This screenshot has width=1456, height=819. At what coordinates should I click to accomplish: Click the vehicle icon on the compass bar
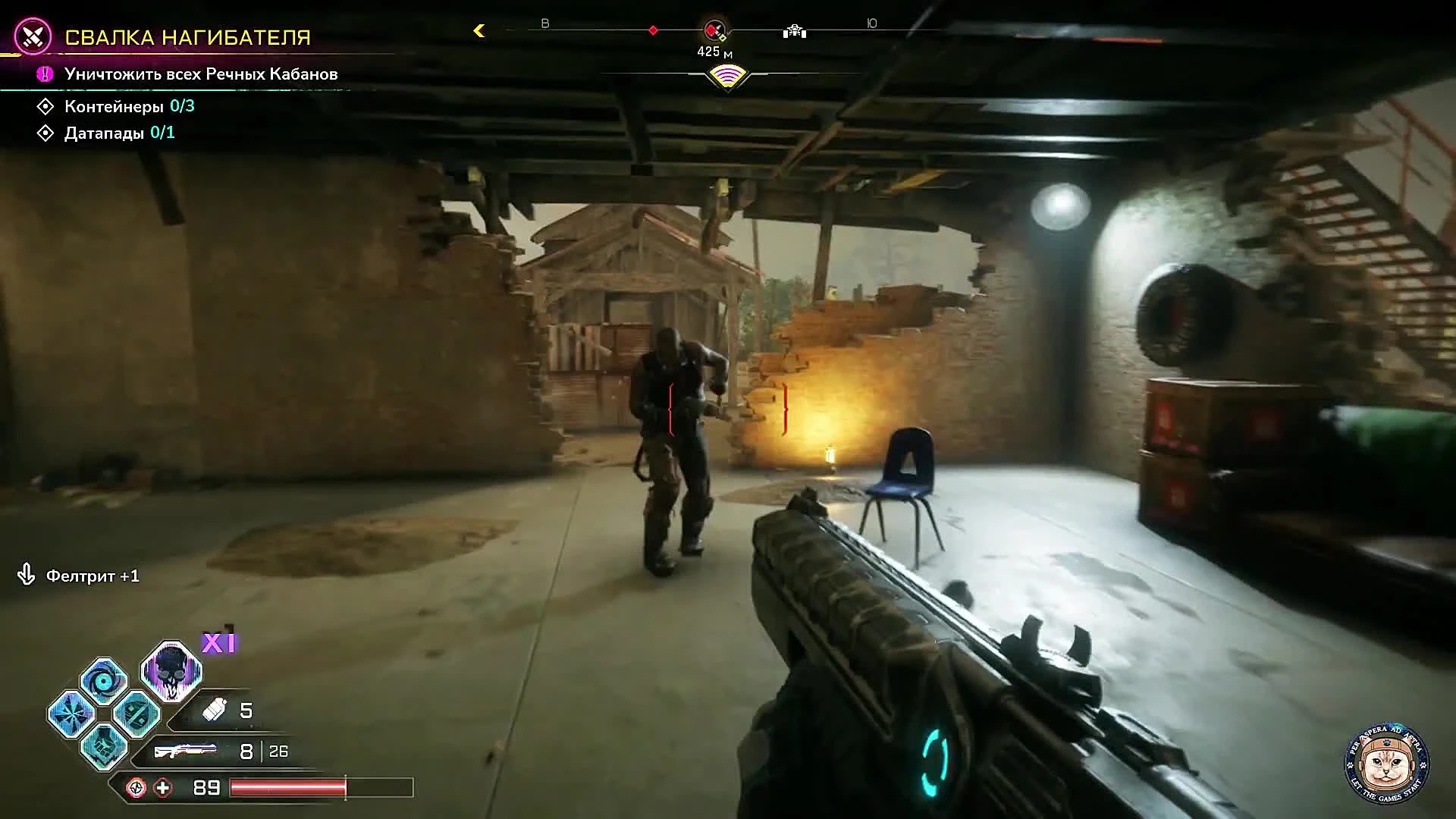(795, 31)
